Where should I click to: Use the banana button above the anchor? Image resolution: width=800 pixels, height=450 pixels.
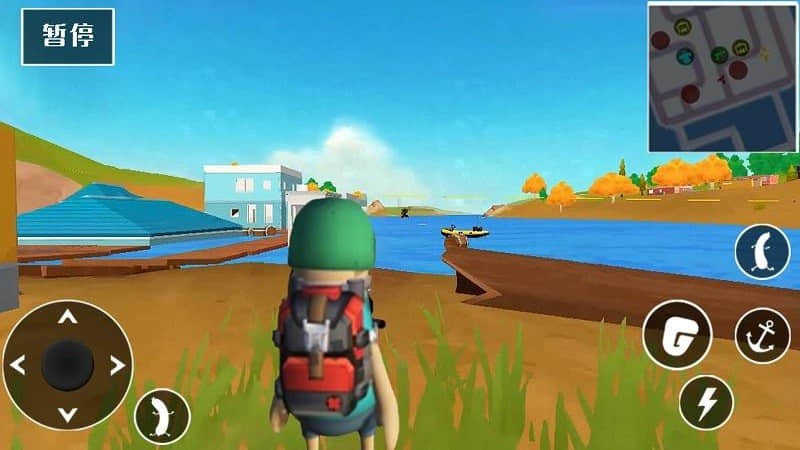pyautogui.click(x=762, y=252)
